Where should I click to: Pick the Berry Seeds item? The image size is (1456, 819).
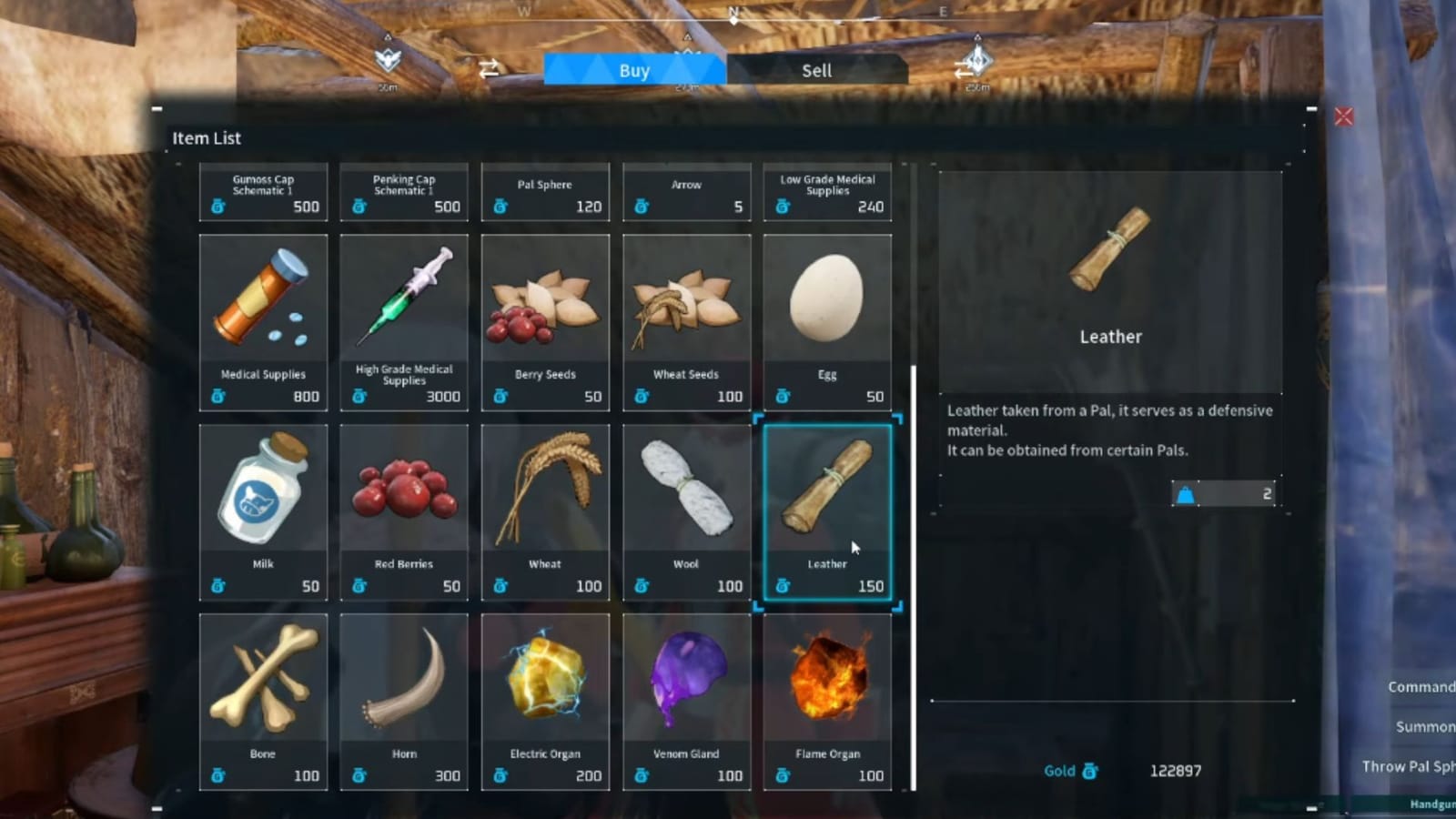click(545, 318)
